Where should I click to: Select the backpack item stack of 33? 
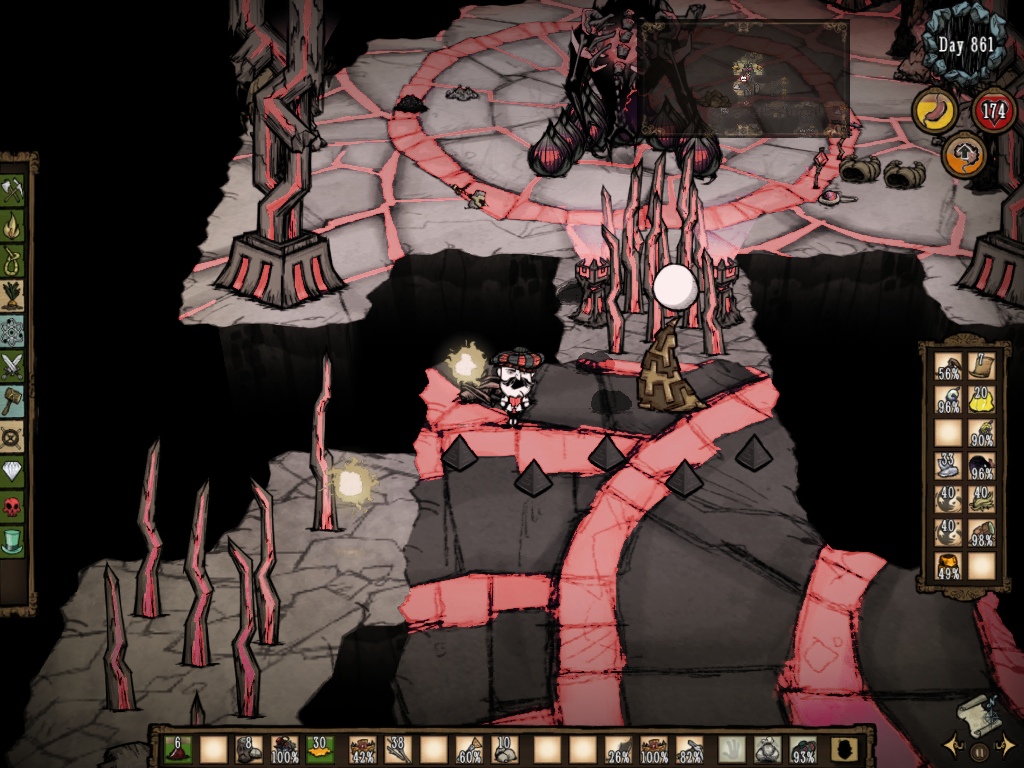point(948,466)
